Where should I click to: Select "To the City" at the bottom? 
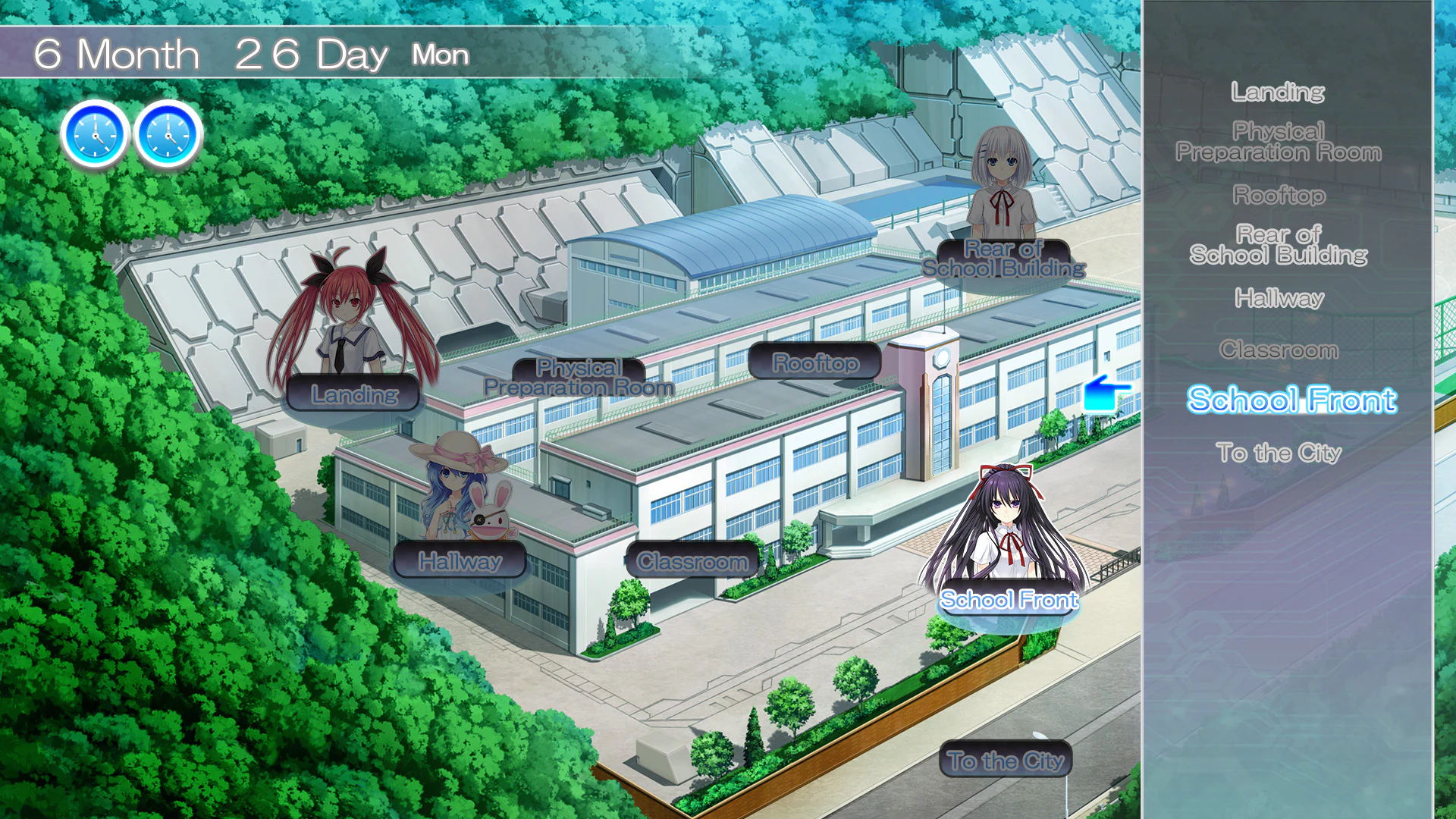click(1005, 761)
